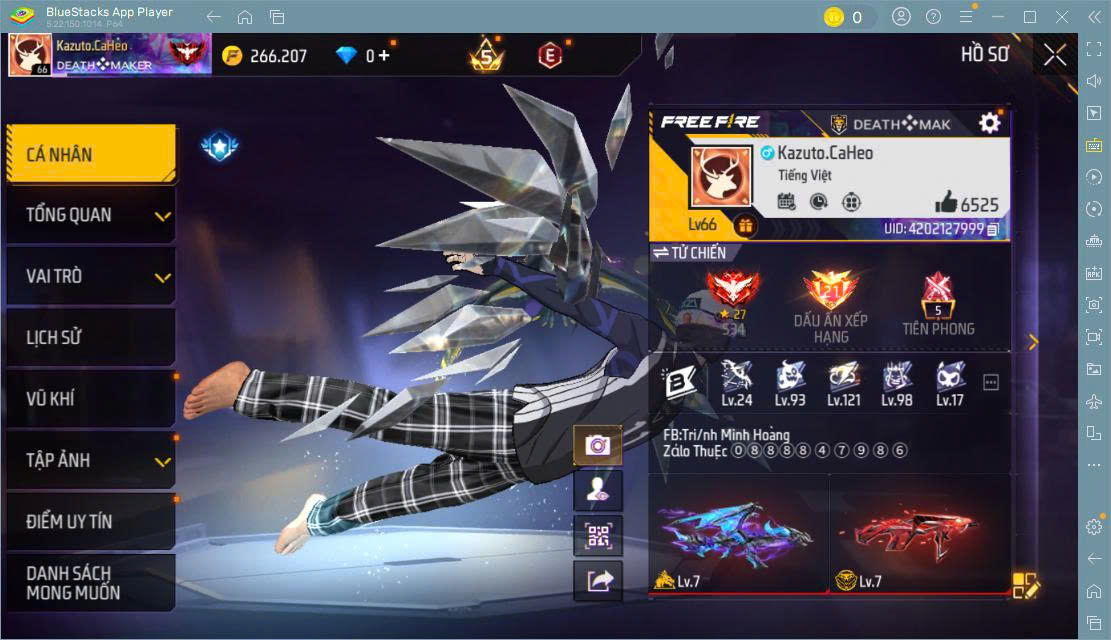Viewport: 1111px width, 640px height.
Task: Open profile settings gear icon
Action: [989, 123]
